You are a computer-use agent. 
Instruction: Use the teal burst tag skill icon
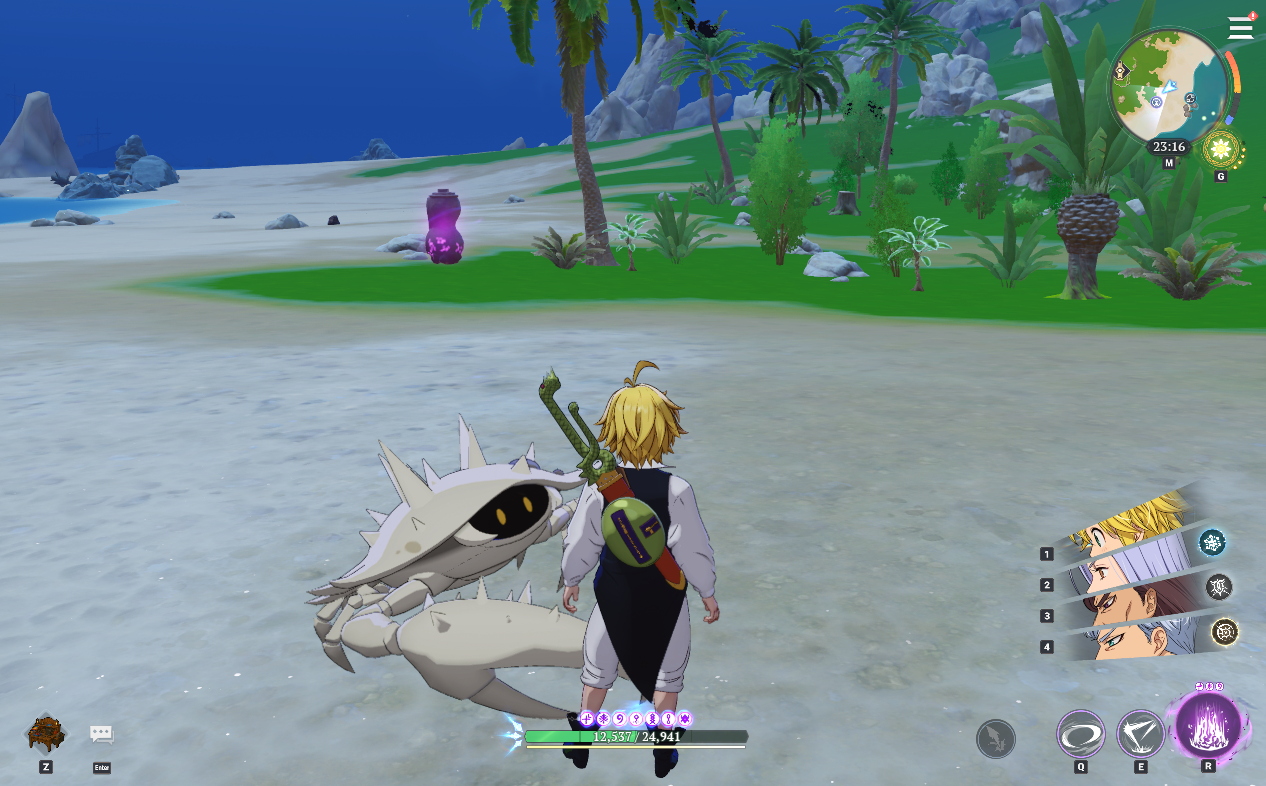coord(1213,543)
